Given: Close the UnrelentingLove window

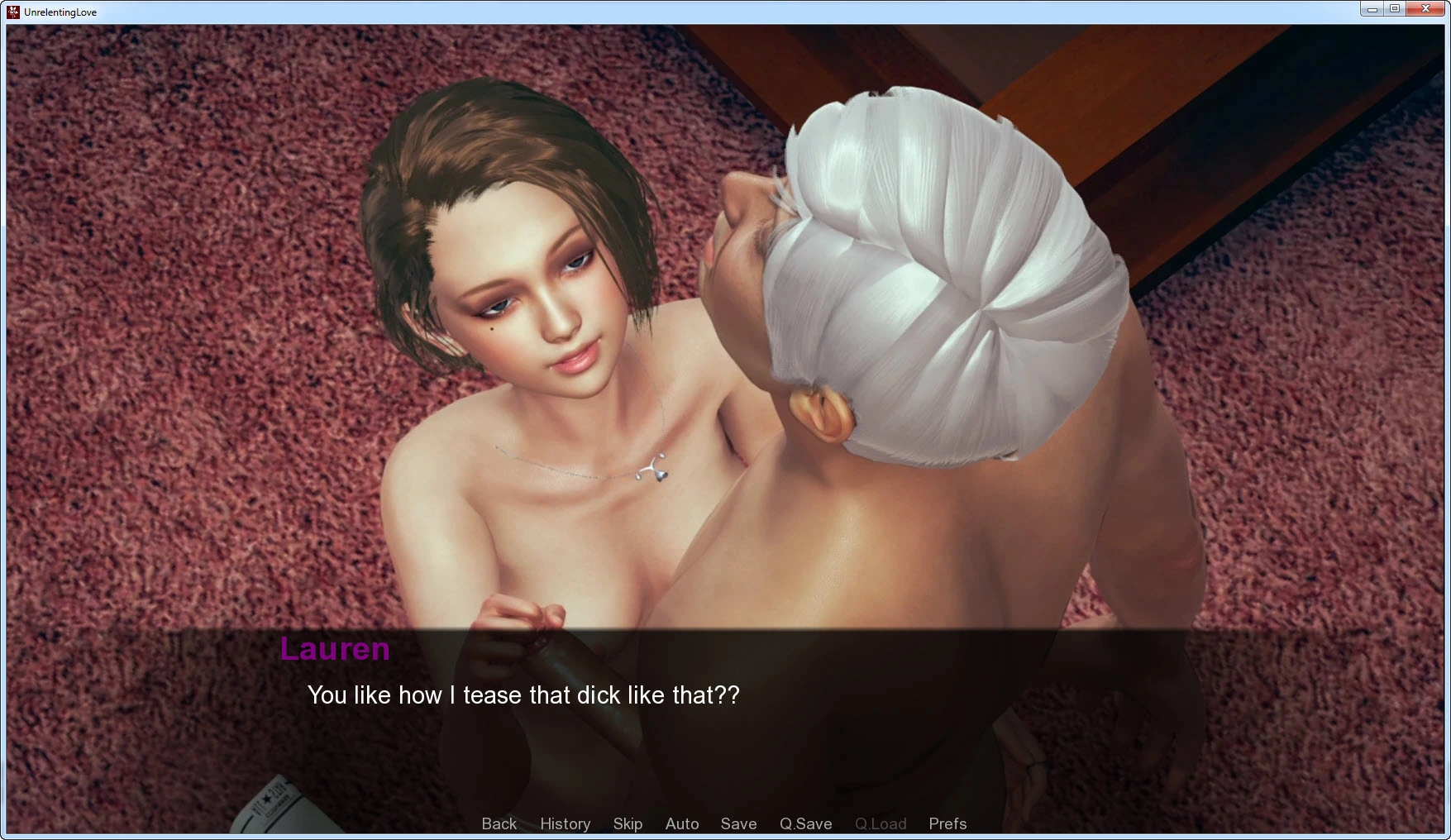Looking at the screenshot, I should coord(1425,9).
